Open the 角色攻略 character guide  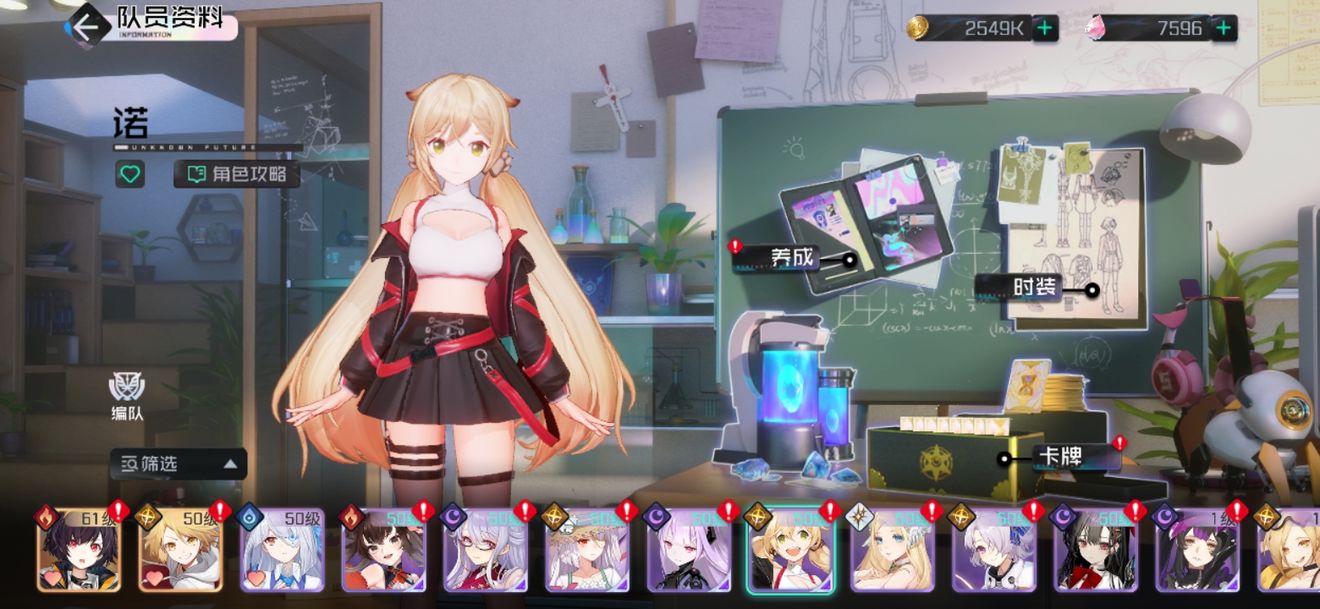tap(237, 174)
